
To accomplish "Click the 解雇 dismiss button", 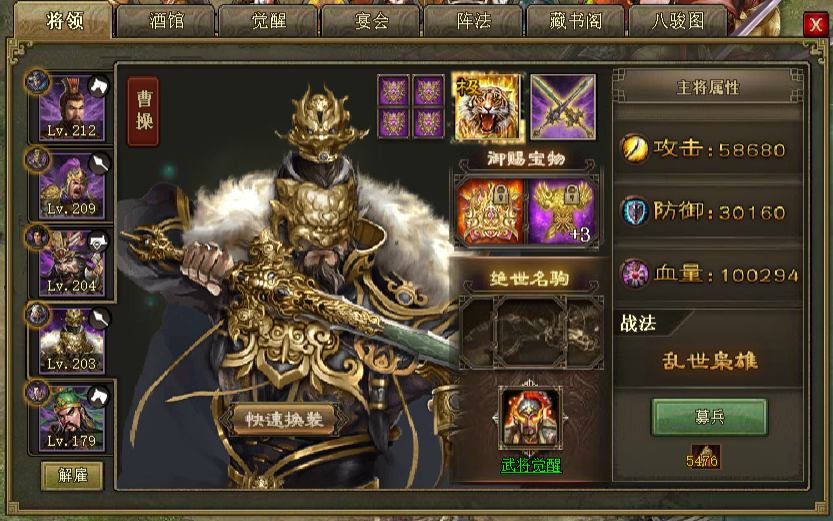I will coord(72,475).
